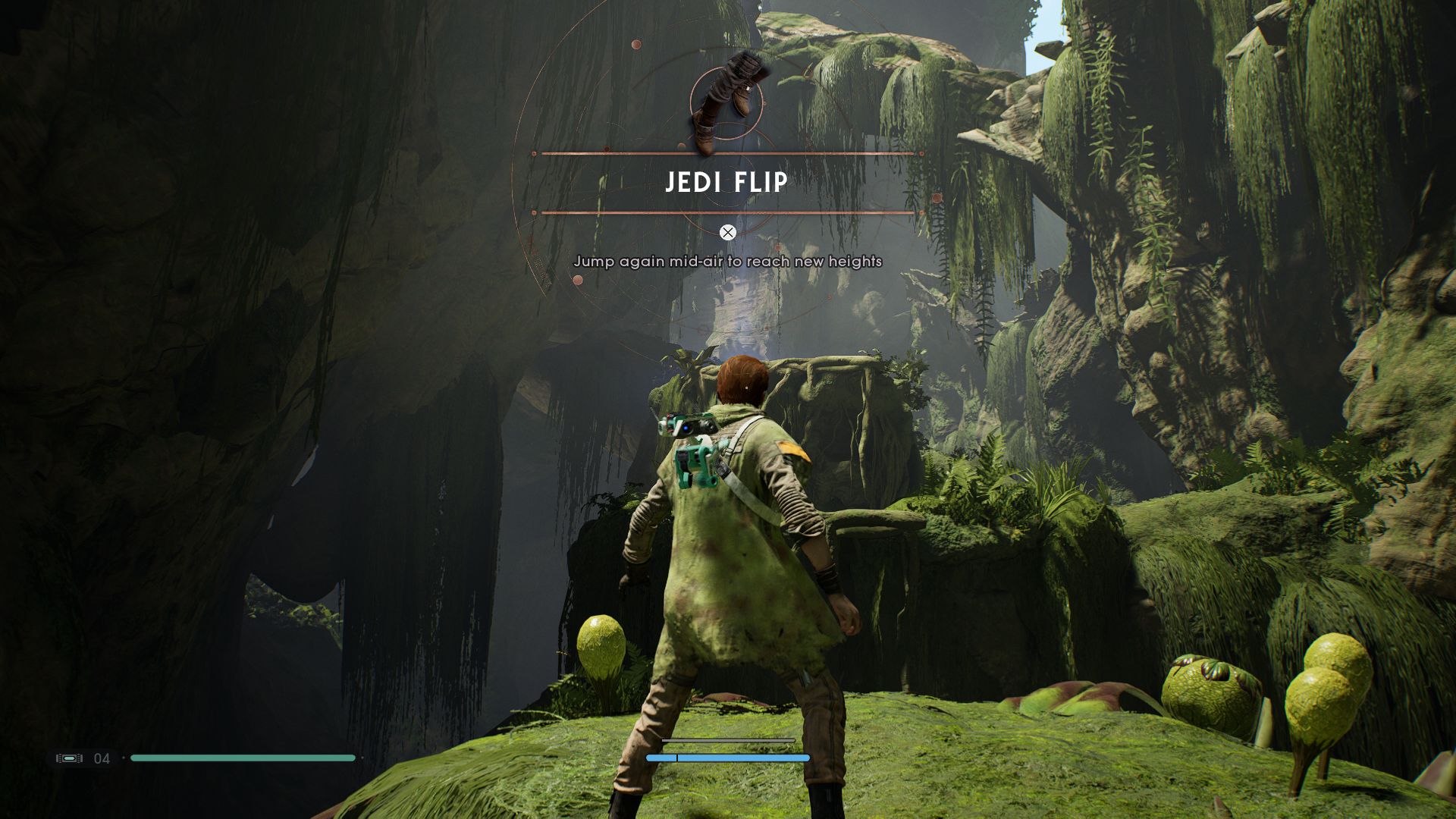Click the 'Jump again mid-air' description text
The height and width of the screenshot is (819, 1456).
[x=728, y=260]
